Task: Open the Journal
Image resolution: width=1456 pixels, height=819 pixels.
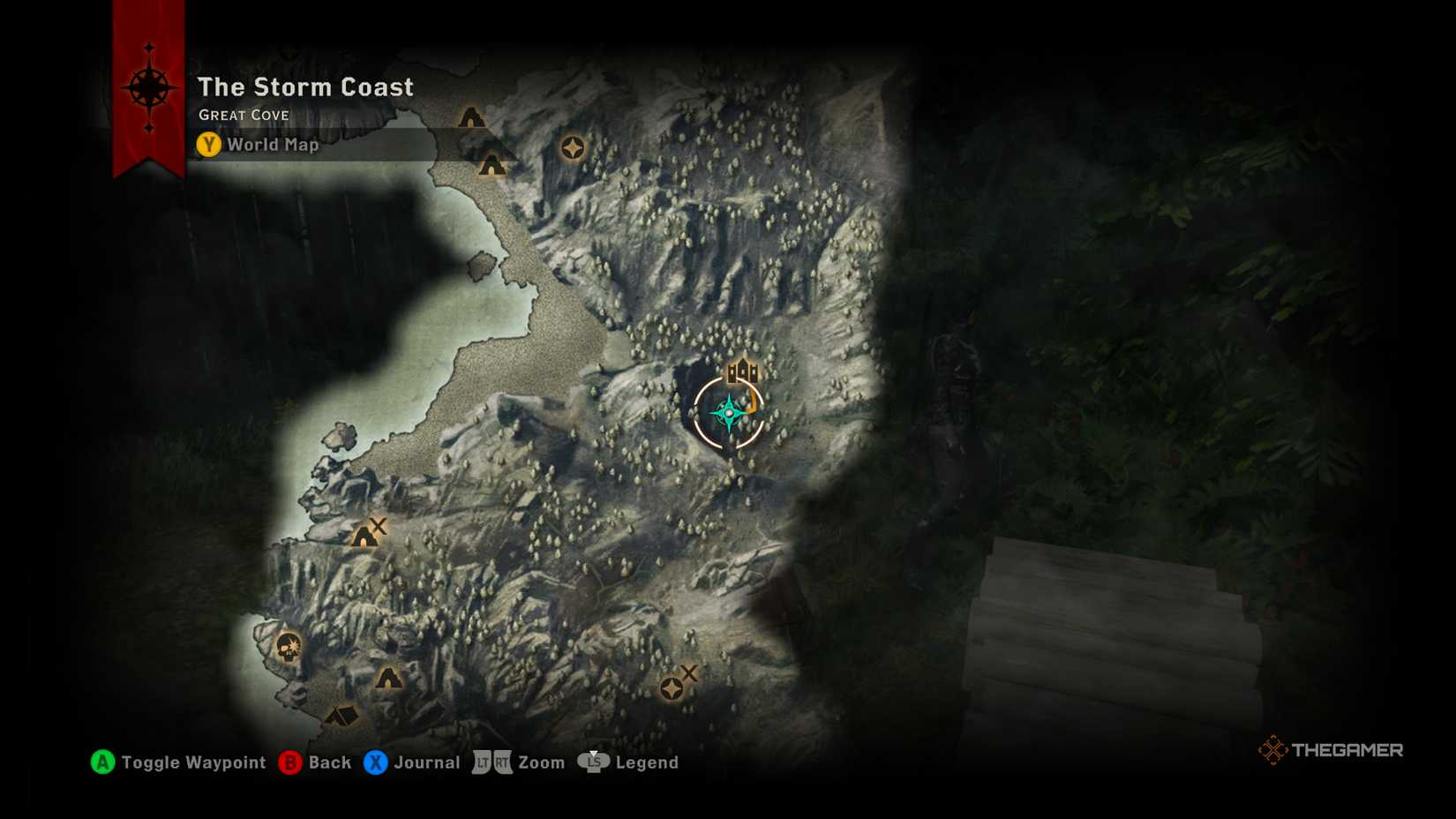Action: (x=428, y=763)
